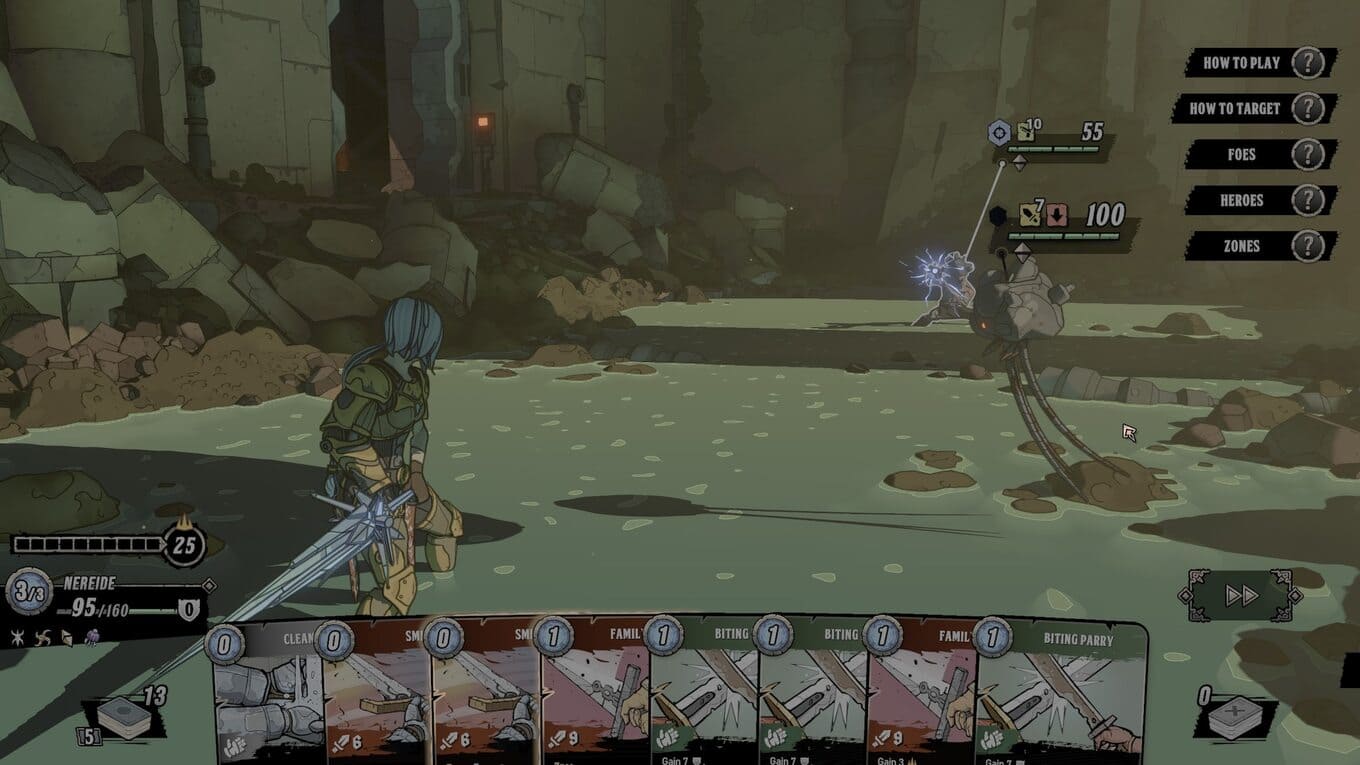The width and height of the screenshot is (1360, 765).
Task: Inspect the red down-arrow debuff icon on the foe
Action: (x=1058, y=215)
